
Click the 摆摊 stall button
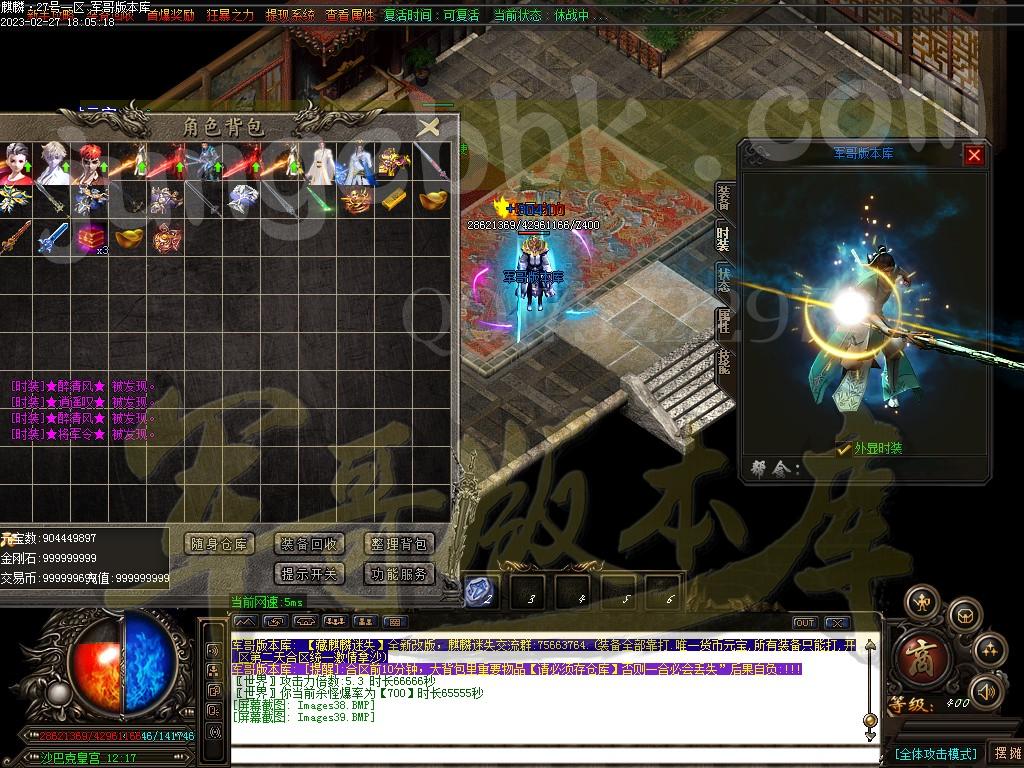coord(1005,753)
